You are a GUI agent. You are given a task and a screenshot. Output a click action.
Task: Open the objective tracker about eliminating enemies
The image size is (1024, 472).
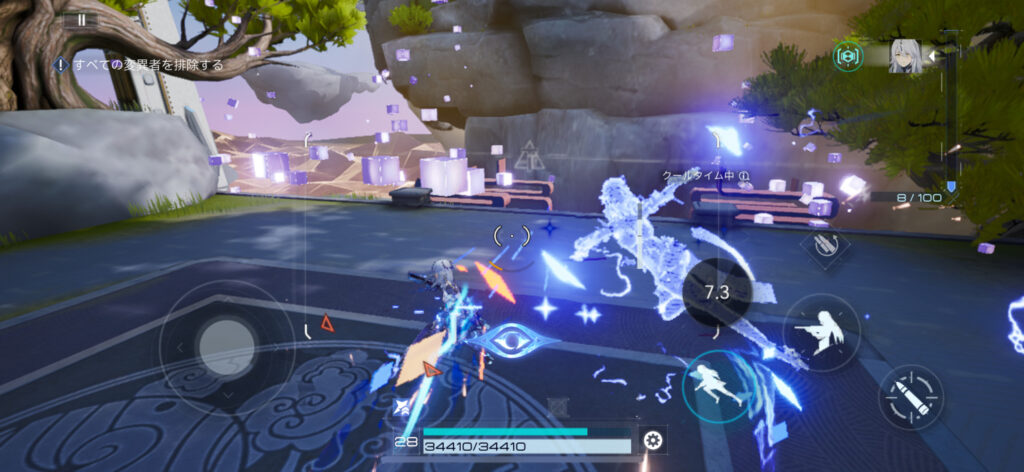click(x=139, y=65)
